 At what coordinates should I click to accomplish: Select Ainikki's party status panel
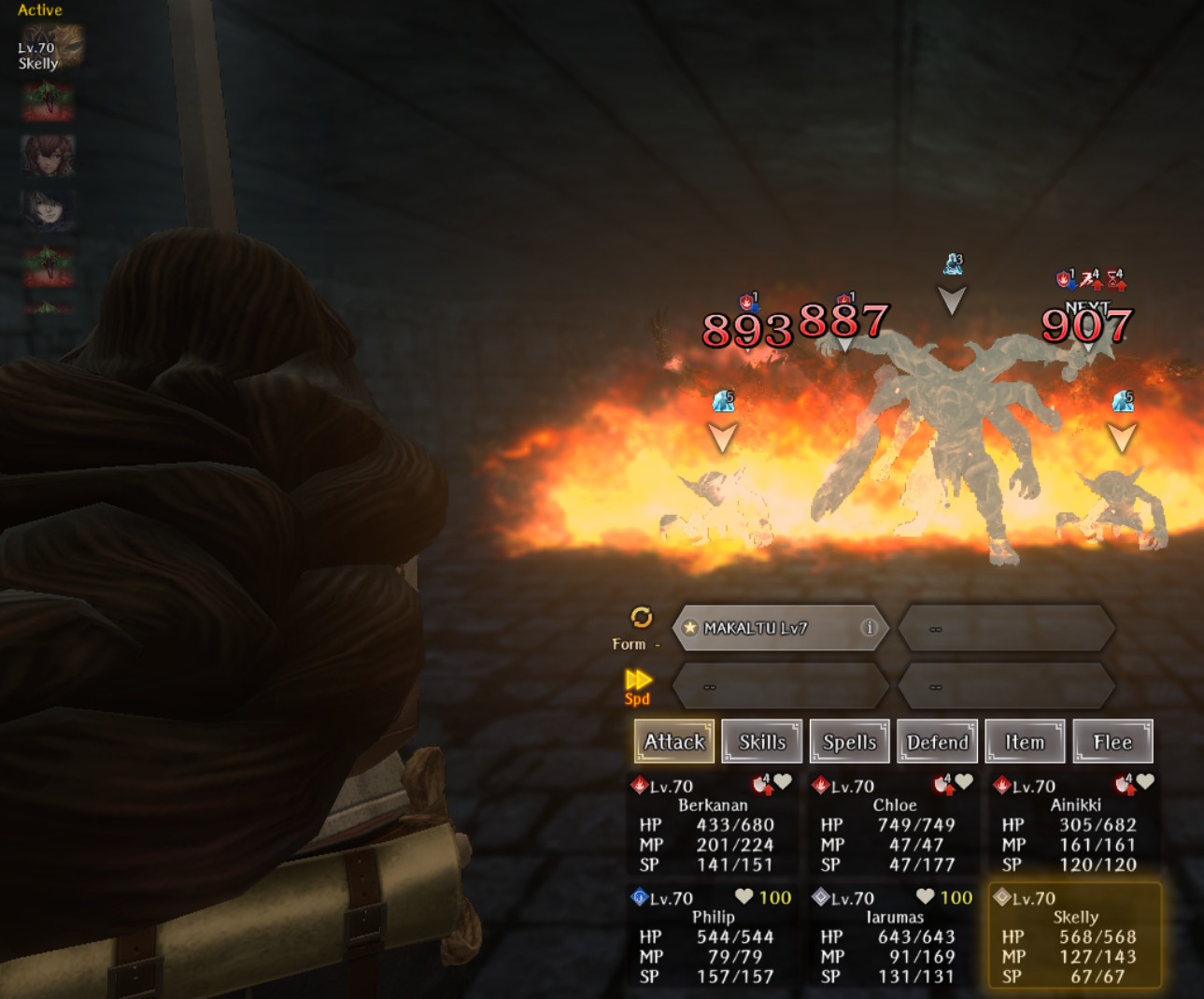pos(1074,825)
